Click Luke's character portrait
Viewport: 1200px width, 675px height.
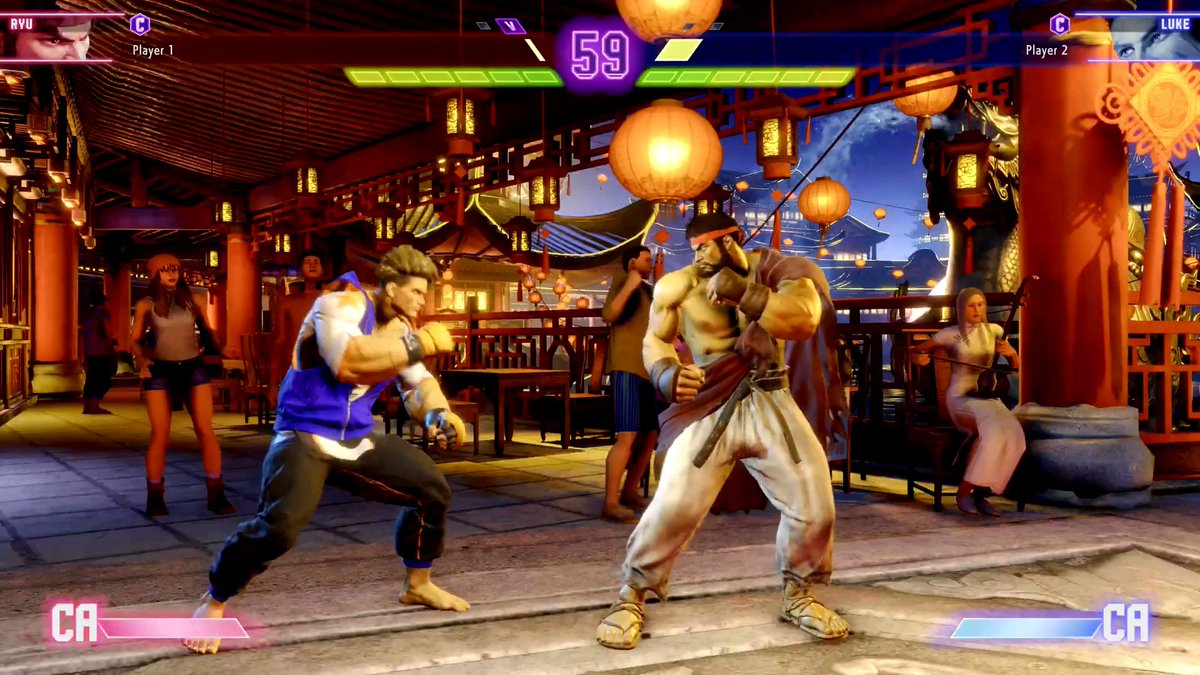[x=1148, y=38]
